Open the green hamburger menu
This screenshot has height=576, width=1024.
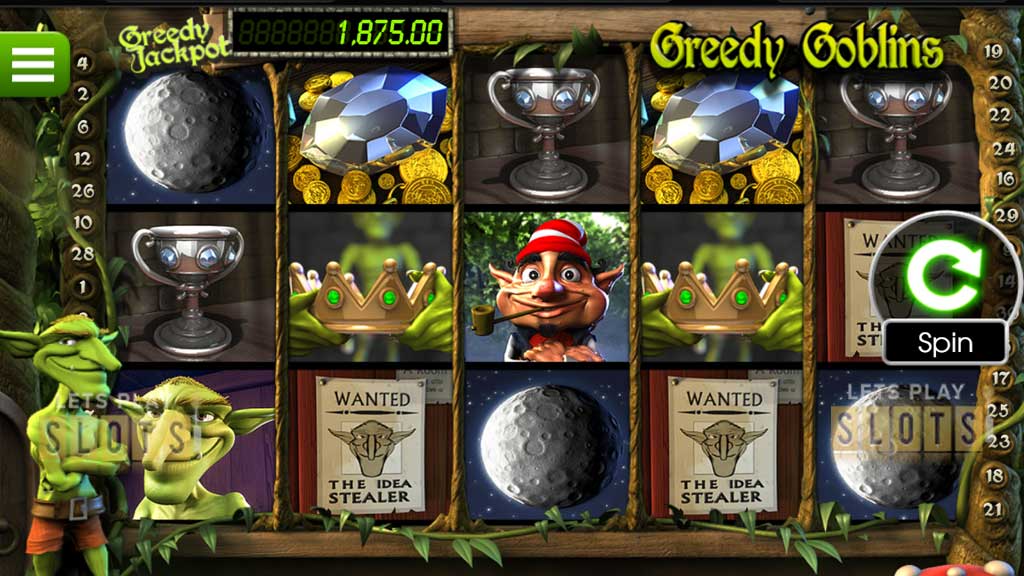click(x=33, y=64)
